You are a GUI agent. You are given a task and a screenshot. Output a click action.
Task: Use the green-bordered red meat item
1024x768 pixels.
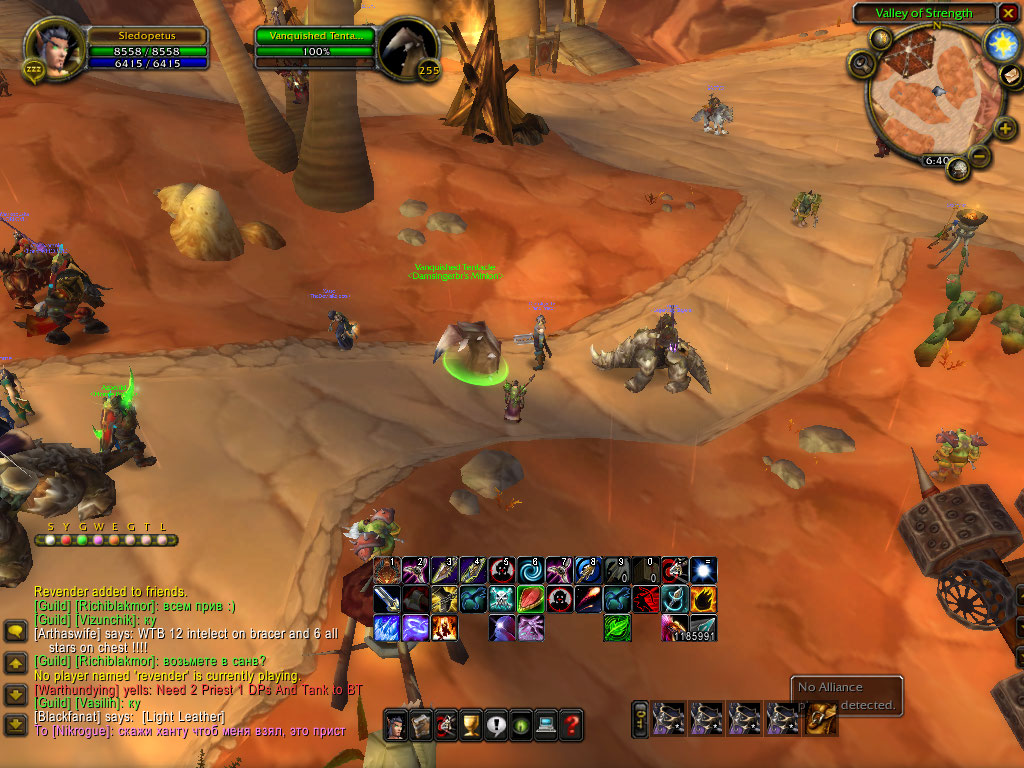pyautogui.click(x=530, y=600)
